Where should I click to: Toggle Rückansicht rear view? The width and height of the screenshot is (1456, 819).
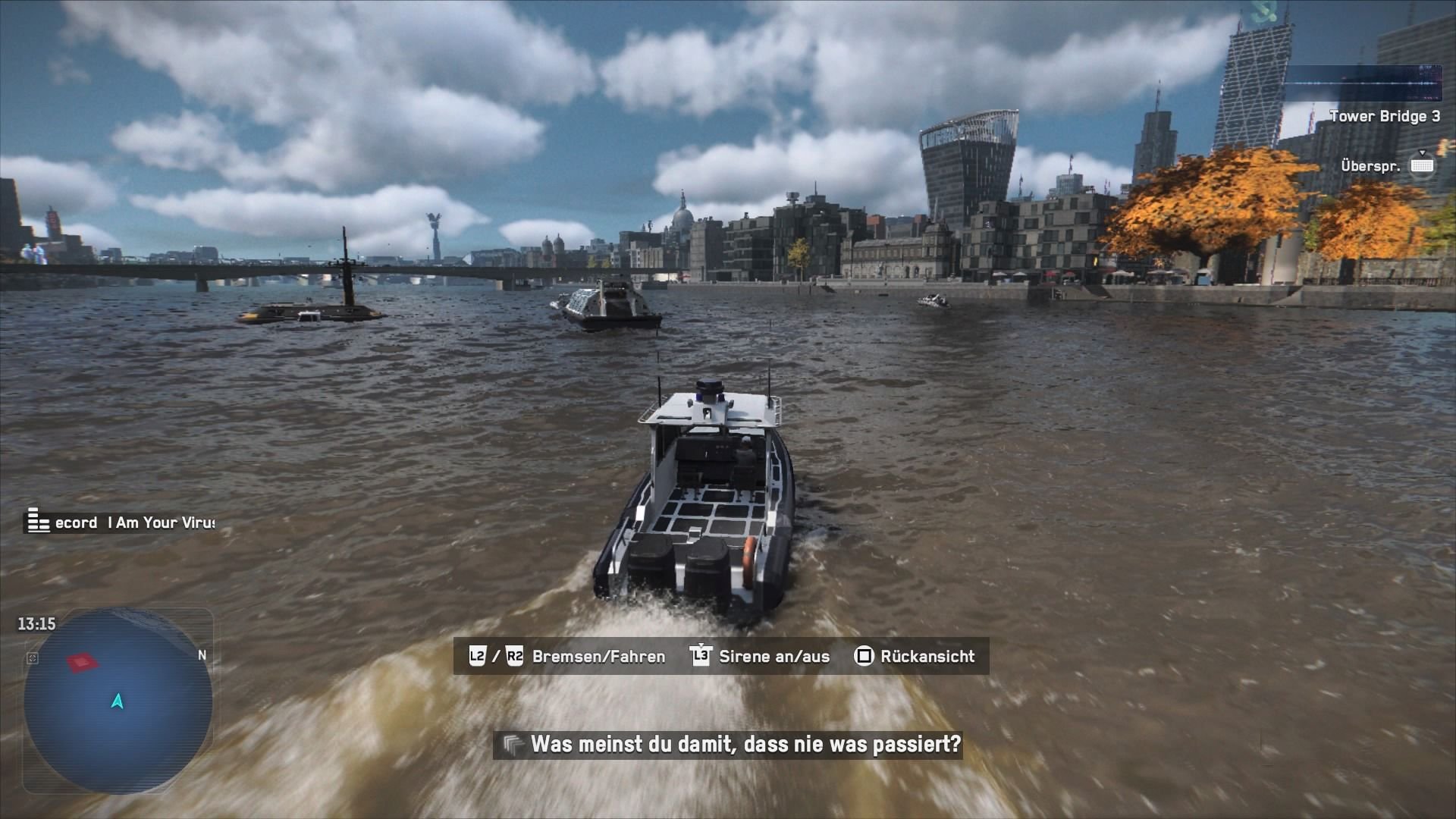coord(927,657)
